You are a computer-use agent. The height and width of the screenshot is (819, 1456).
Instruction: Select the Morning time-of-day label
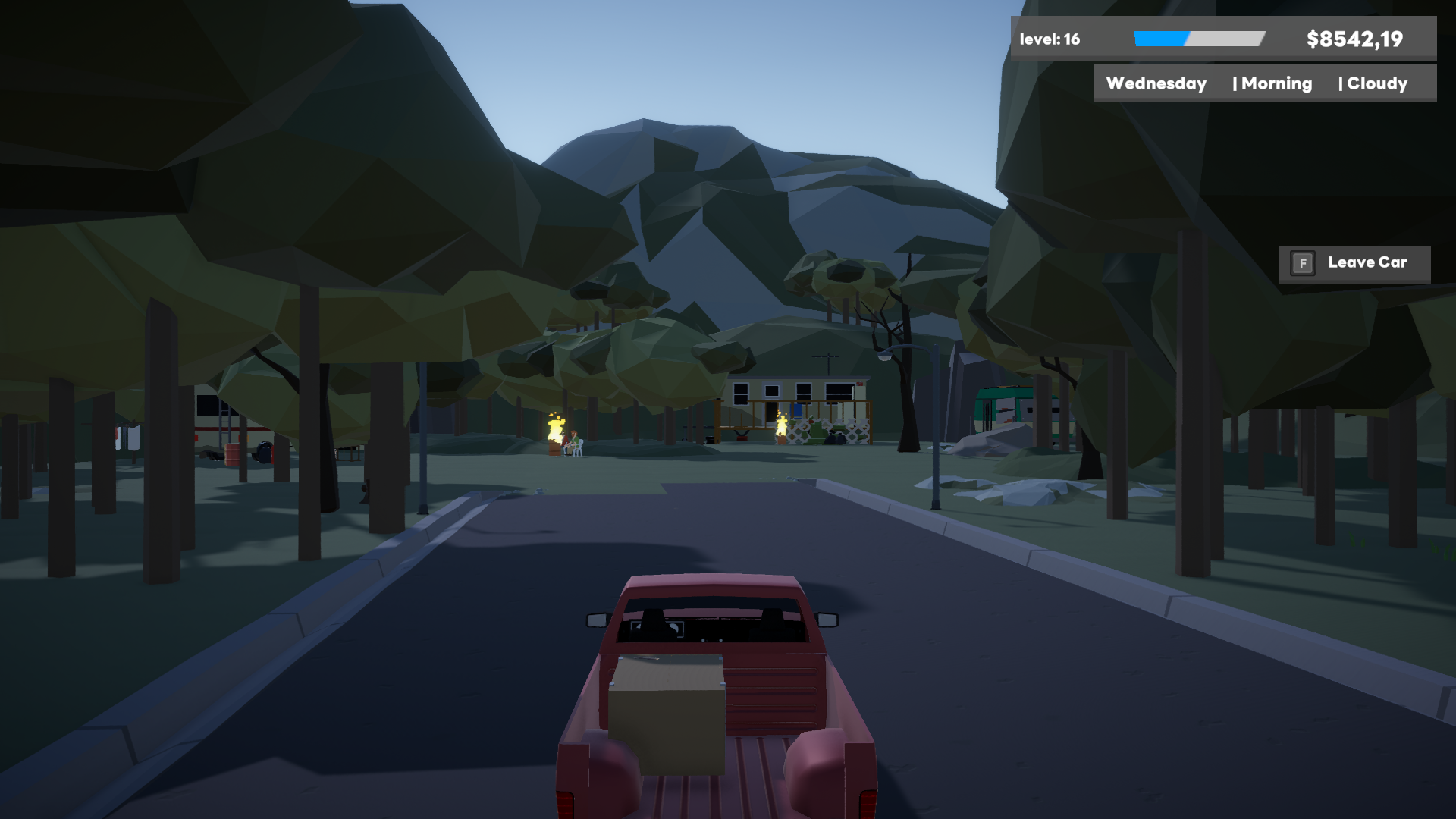(1275, 83)
